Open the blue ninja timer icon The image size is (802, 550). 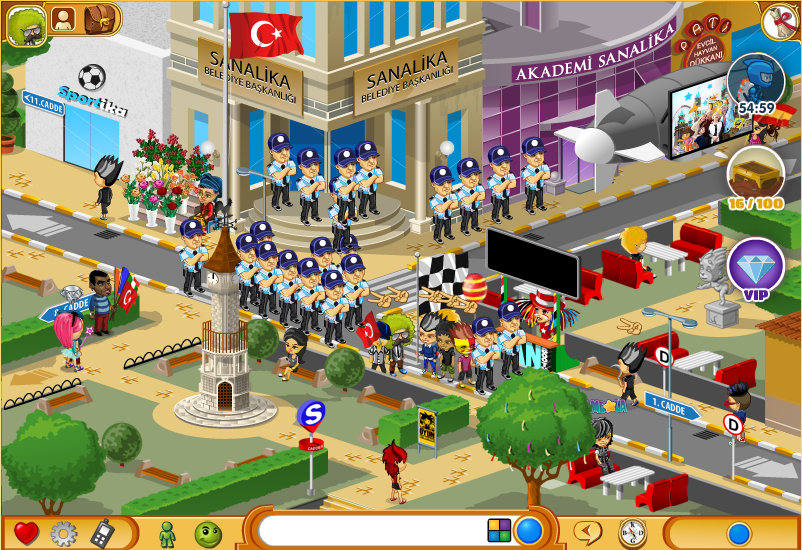pos(755,82)
